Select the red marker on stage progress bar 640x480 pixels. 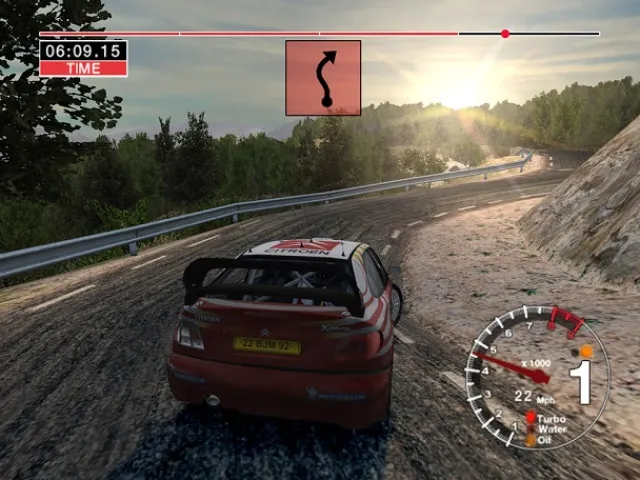505,34
